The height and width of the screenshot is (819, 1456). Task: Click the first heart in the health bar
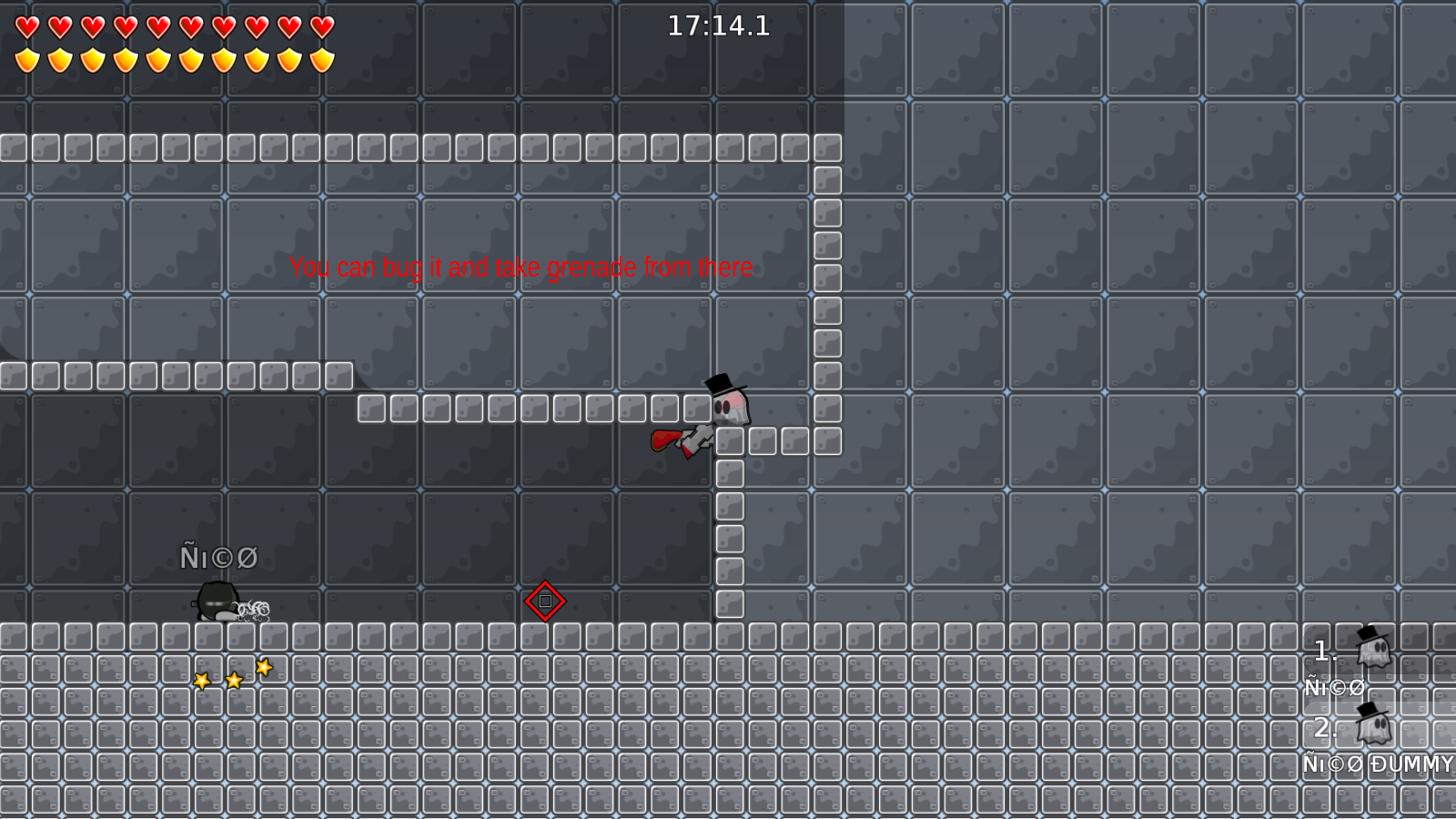pyautogui.click(x=26, y=28)
